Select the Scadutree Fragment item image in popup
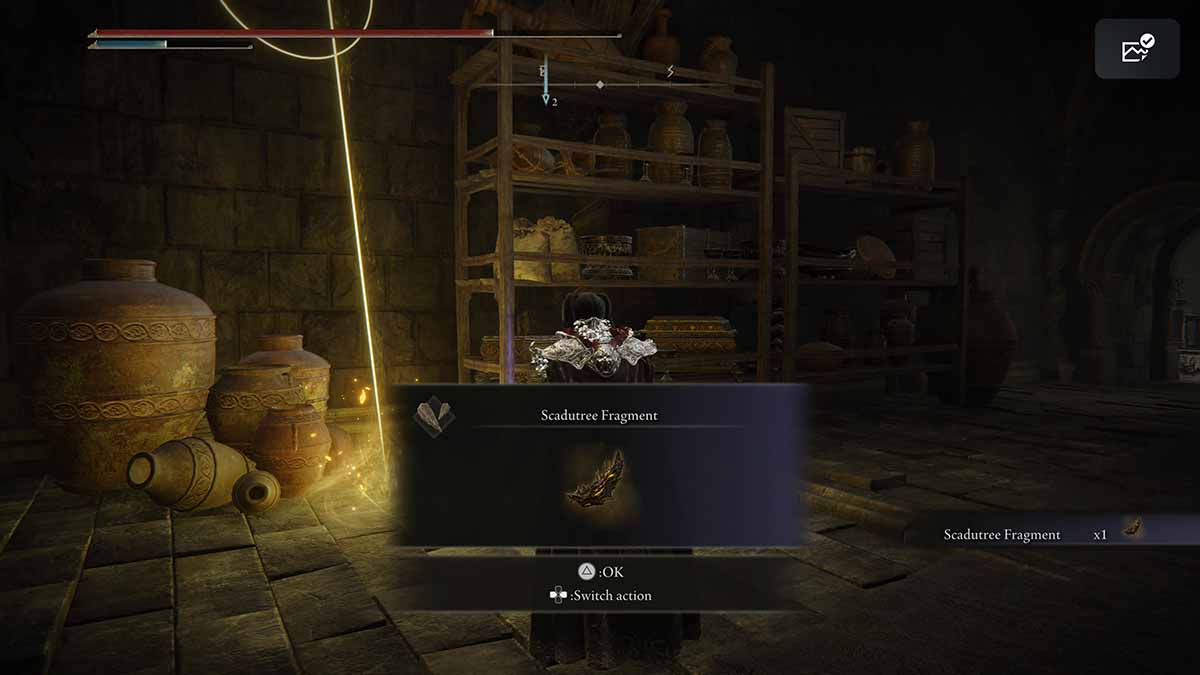1200x675 pixels. click(597, 478)
